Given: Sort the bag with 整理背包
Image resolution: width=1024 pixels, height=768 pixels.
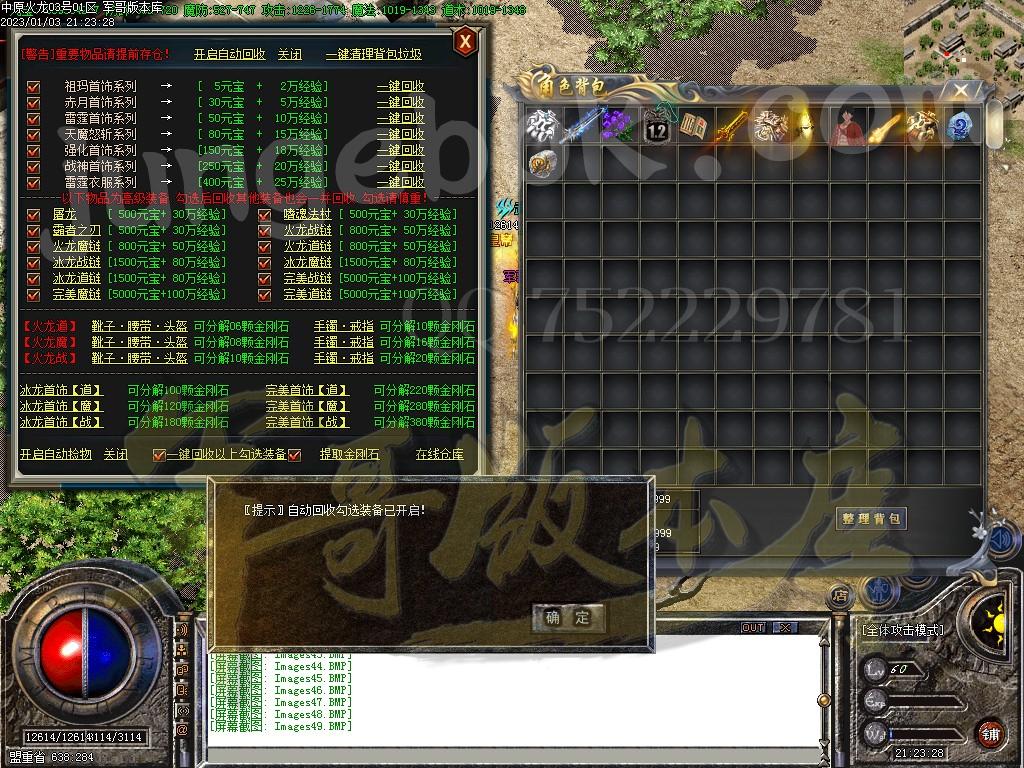Looking at the screenshot, I should (x=871, y=517).
